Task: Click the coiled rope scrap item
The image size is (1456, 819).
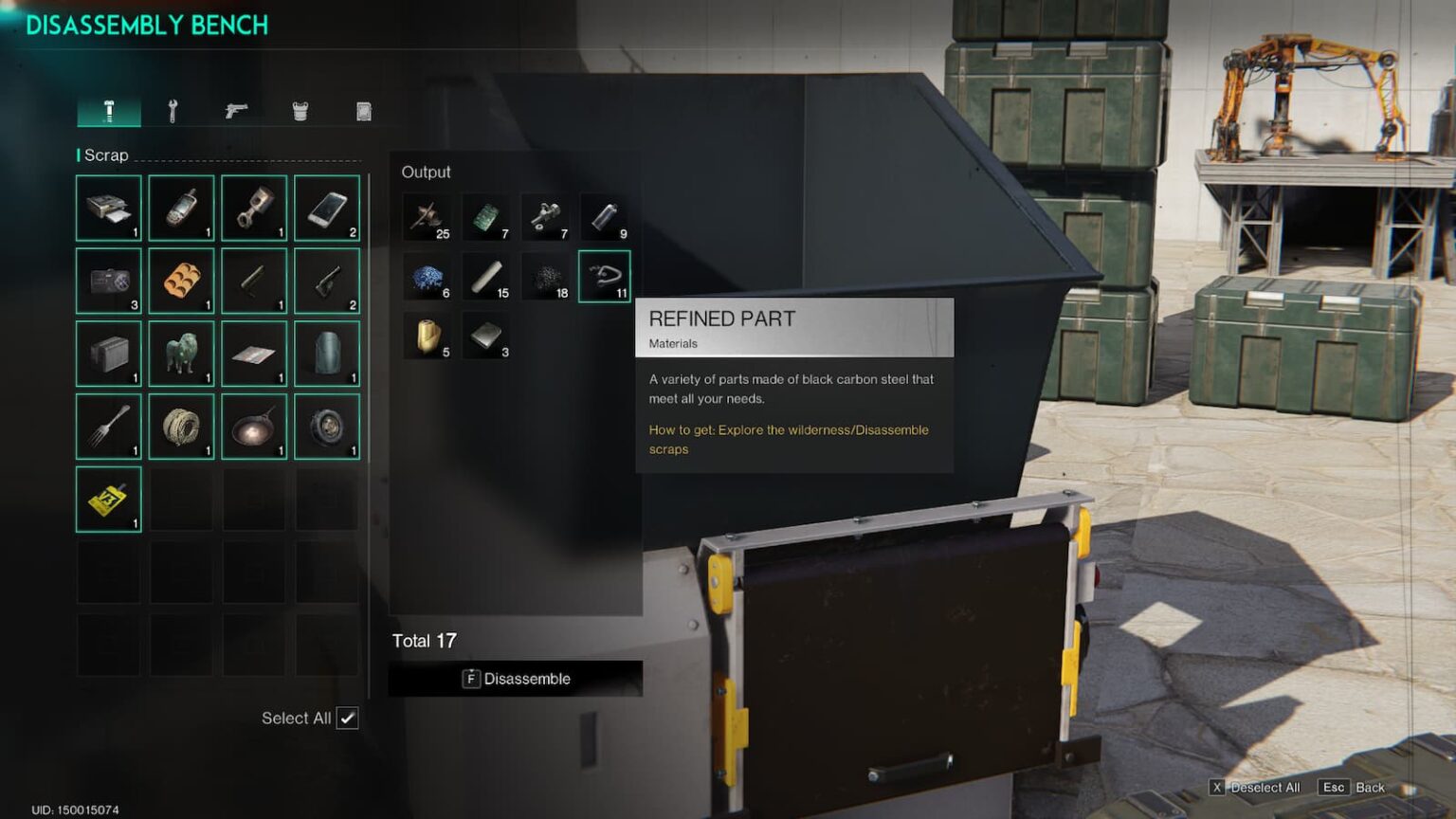Action: pyautogui.click(x=181, y=426)
